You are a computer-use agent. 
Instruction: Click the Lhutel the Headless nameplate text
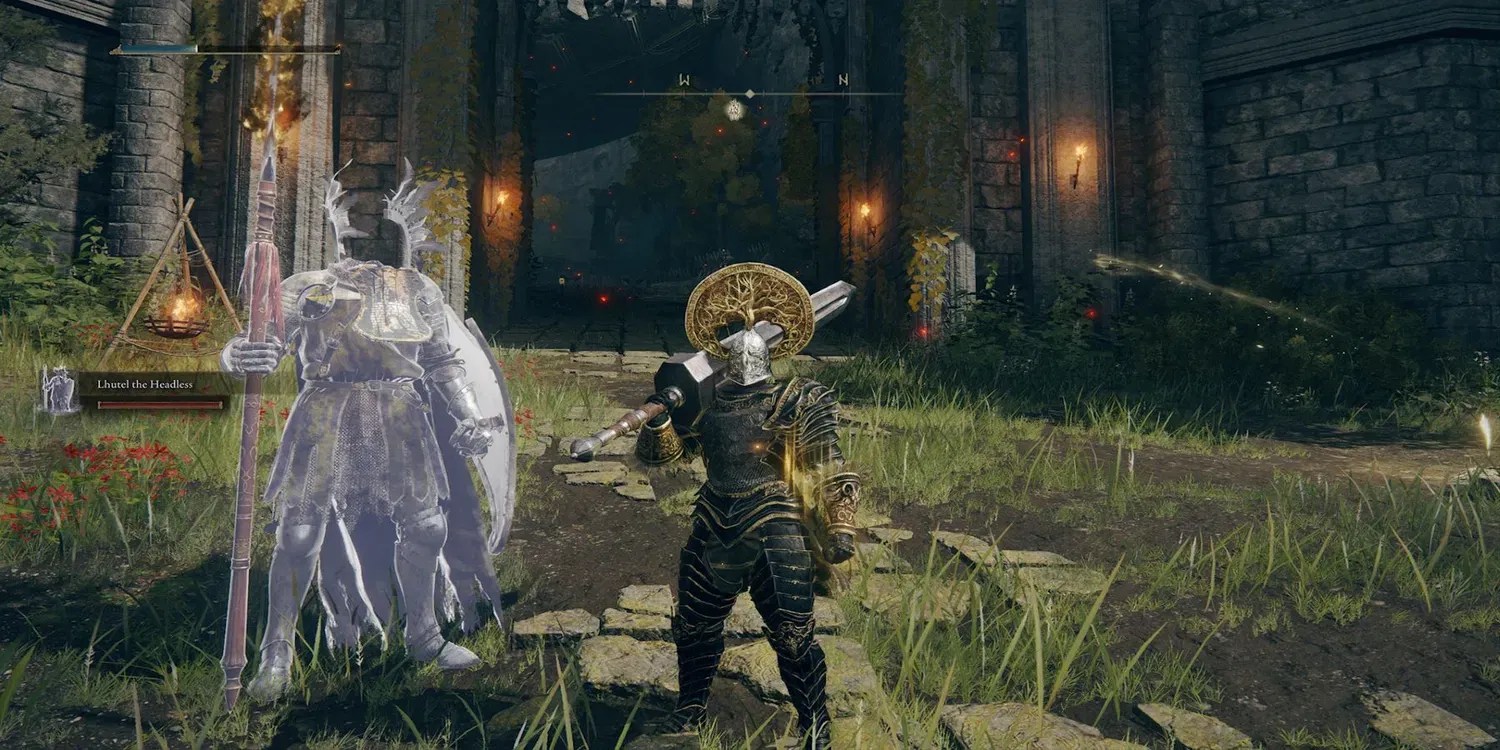point(145,384)
